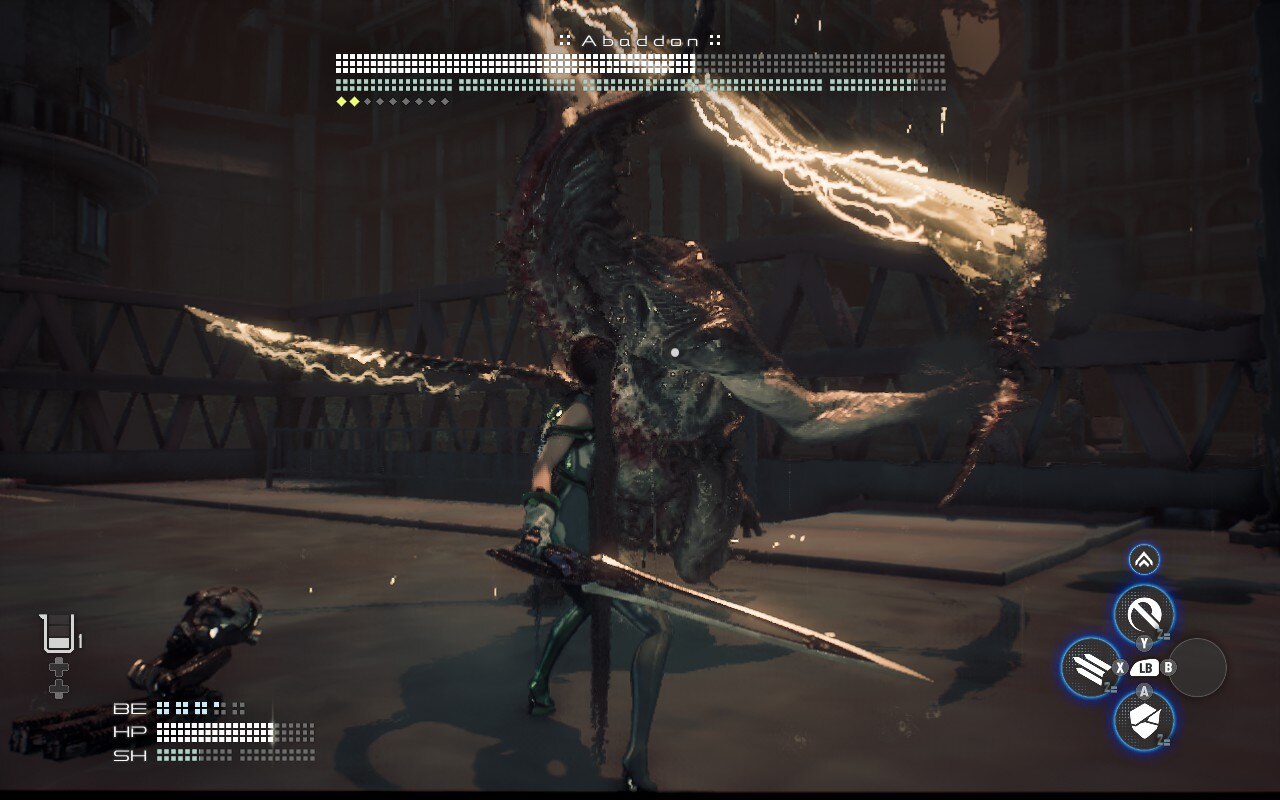Use the healing potion beaker icon
The height and width of the screenshot is (800, 1280).
click(58, 634)
